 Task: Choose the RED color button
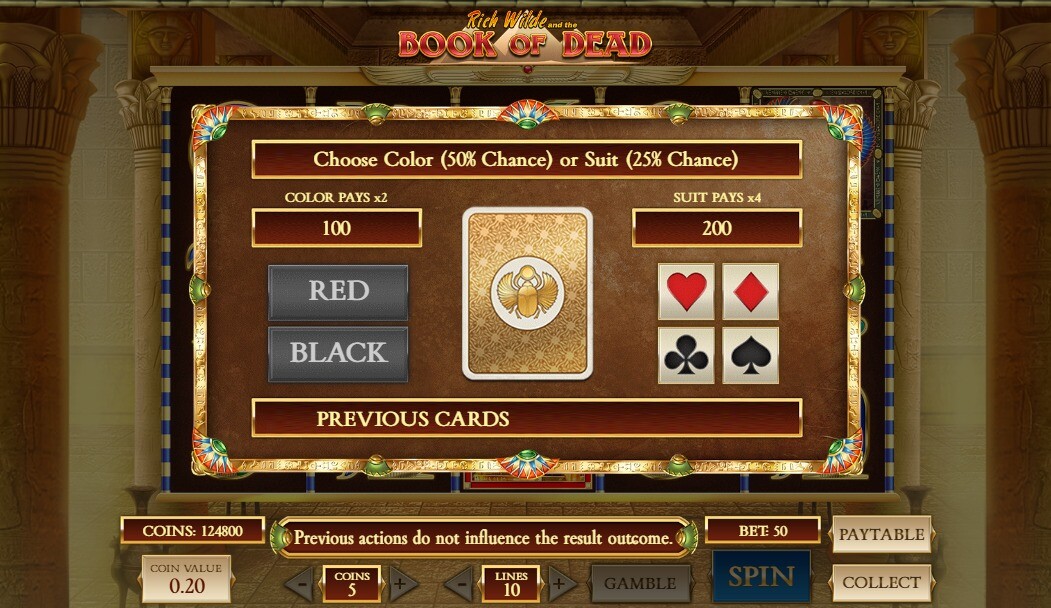pos(338,291)
